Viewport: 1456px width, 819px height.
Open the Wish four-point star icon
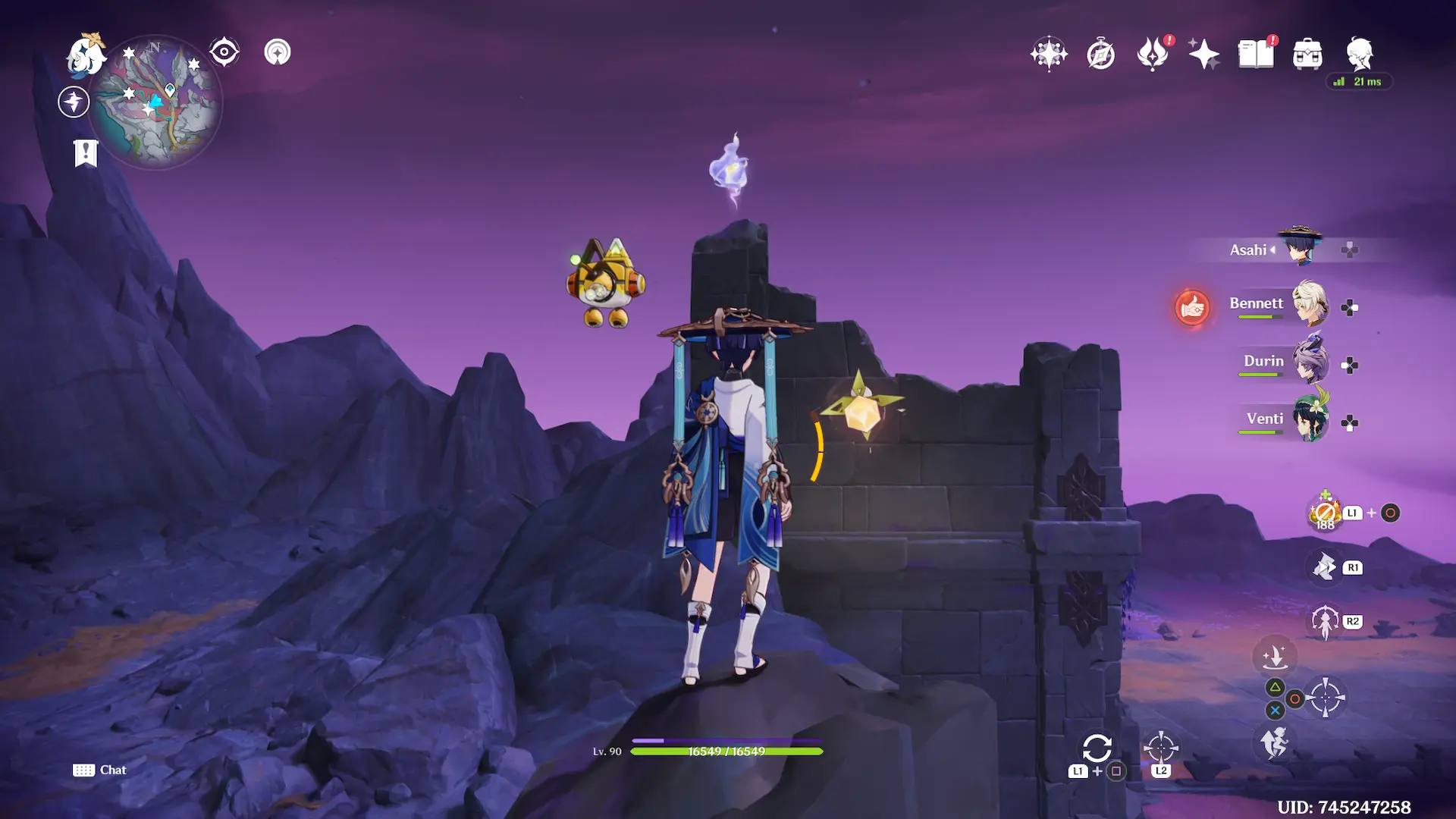click(x=1049, y=54)
